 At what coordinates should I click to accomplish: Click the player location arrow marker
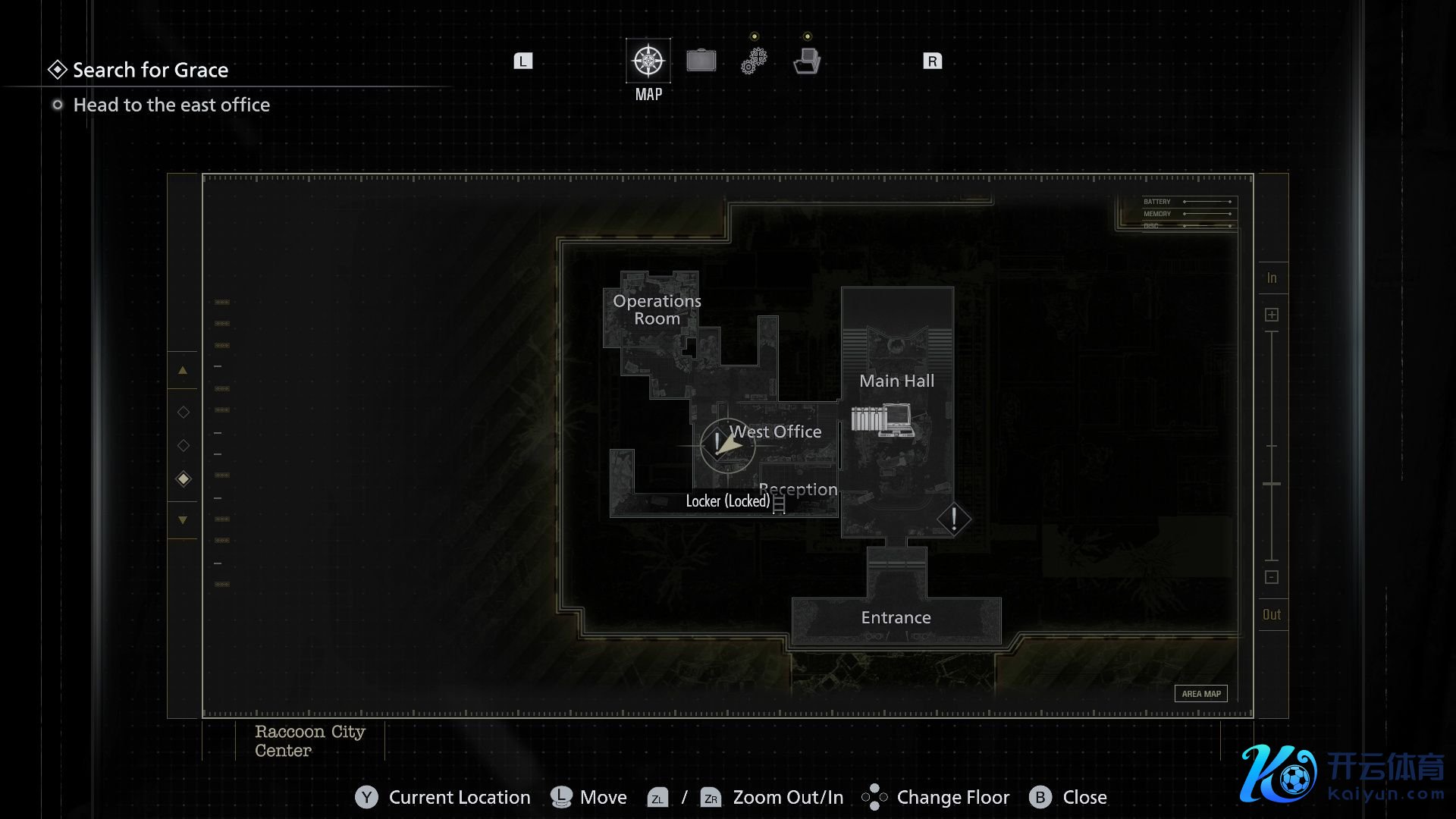[x=726, y=444]
